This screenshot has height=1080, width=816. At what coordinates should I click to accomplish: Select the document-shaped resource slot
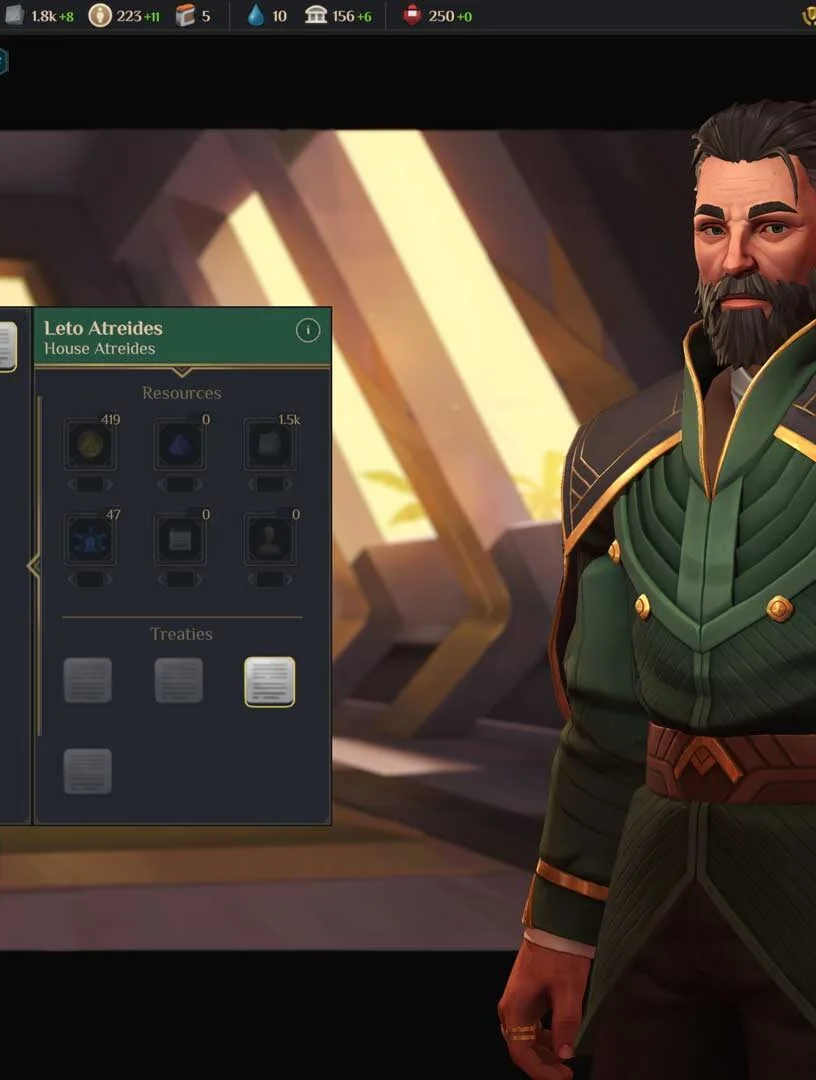point(180,540)
